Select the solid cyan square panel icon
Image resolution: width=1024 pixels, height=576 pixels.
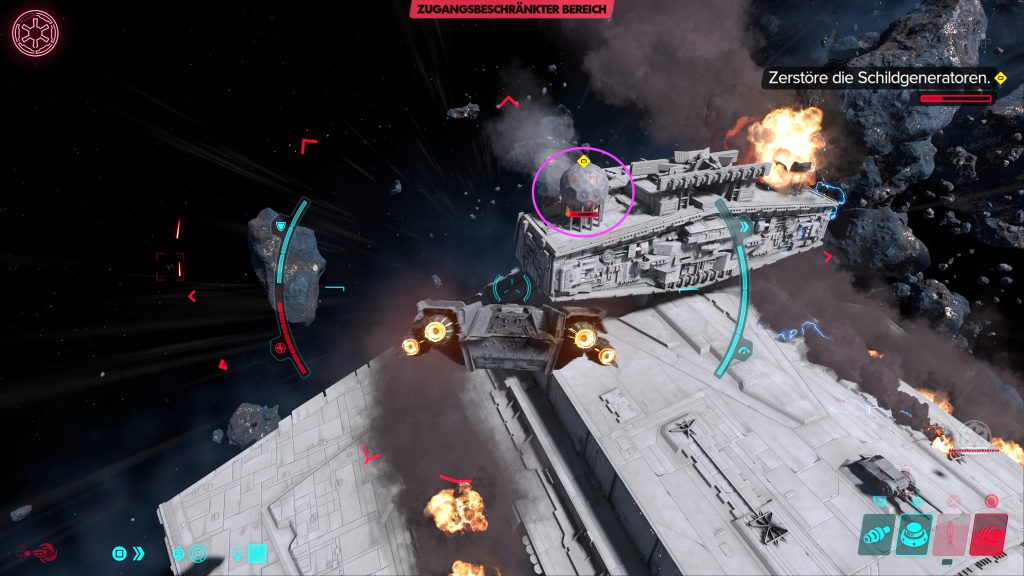point(258,551)
